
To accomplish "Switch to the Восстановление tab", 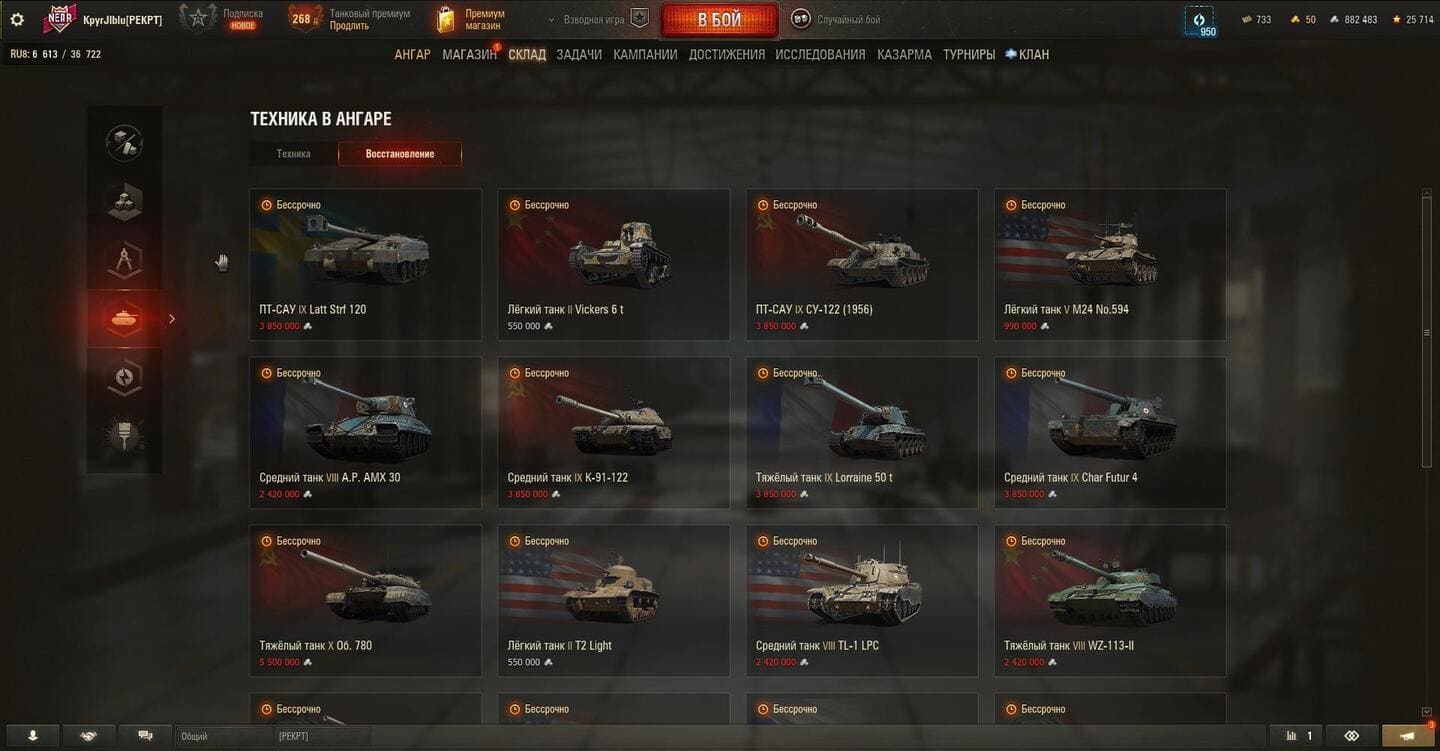I will [x=400, y=154].
